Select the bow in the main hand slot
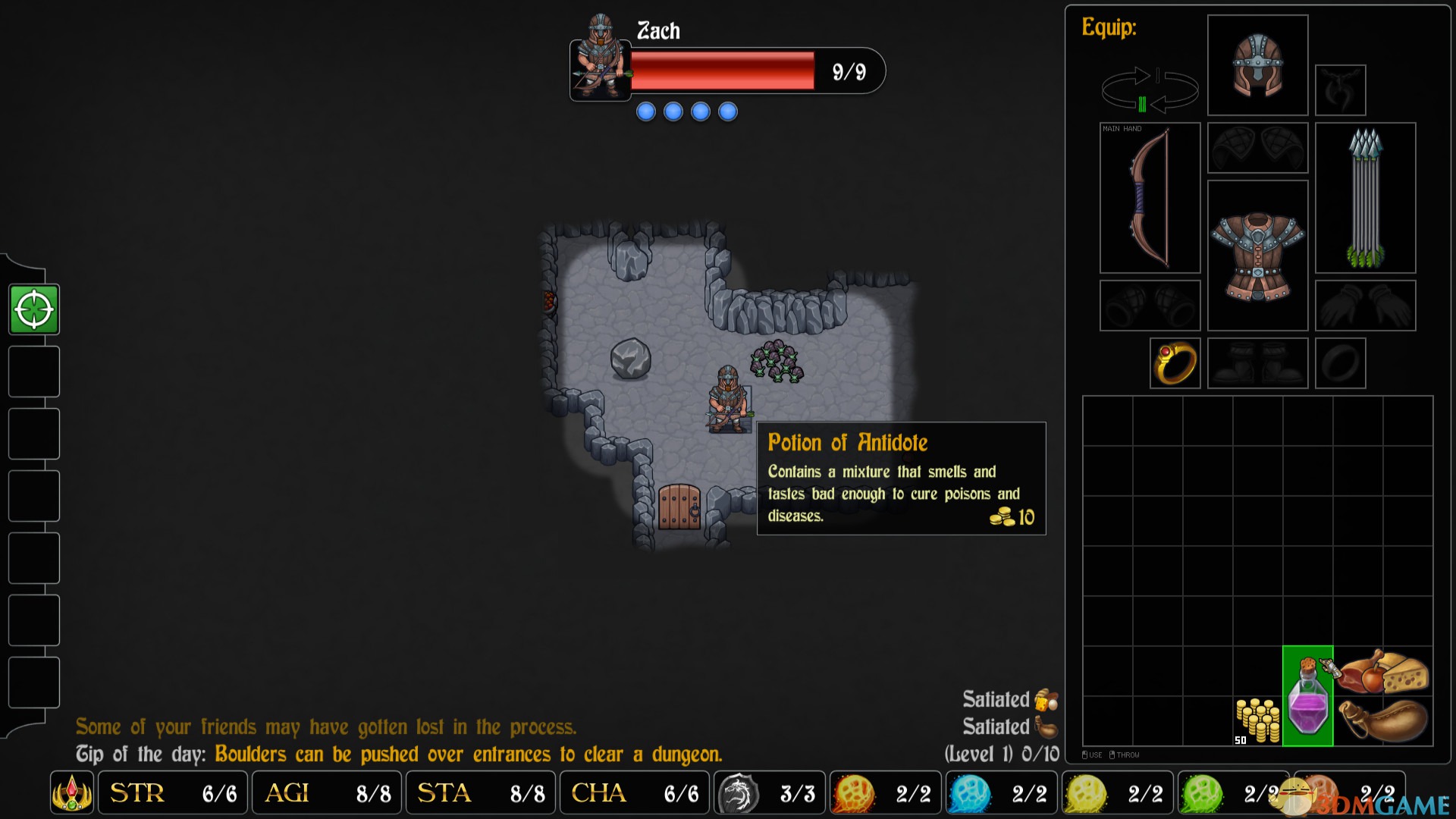1456x819 pixels. [x=1150, y=198]
